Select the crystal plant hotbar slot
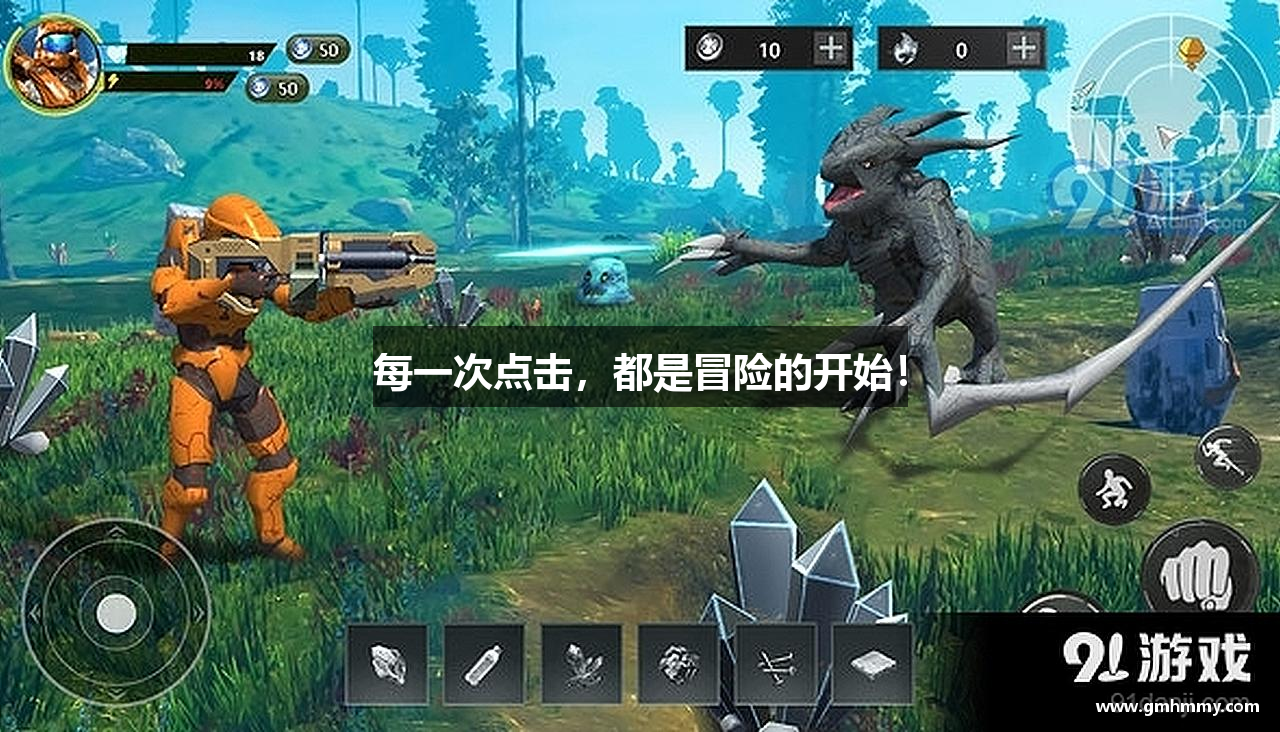 579,662
